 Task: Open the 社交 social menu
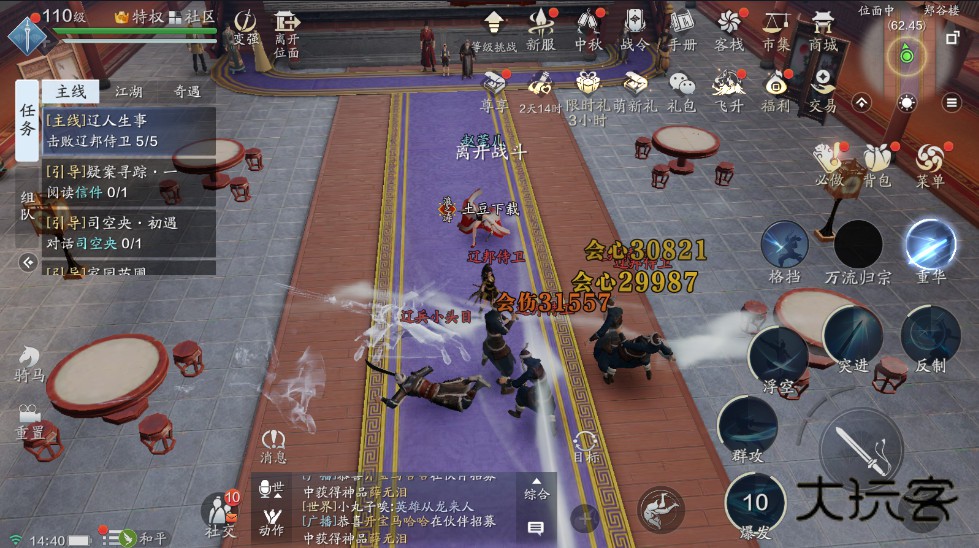click(x=221, y=511)
